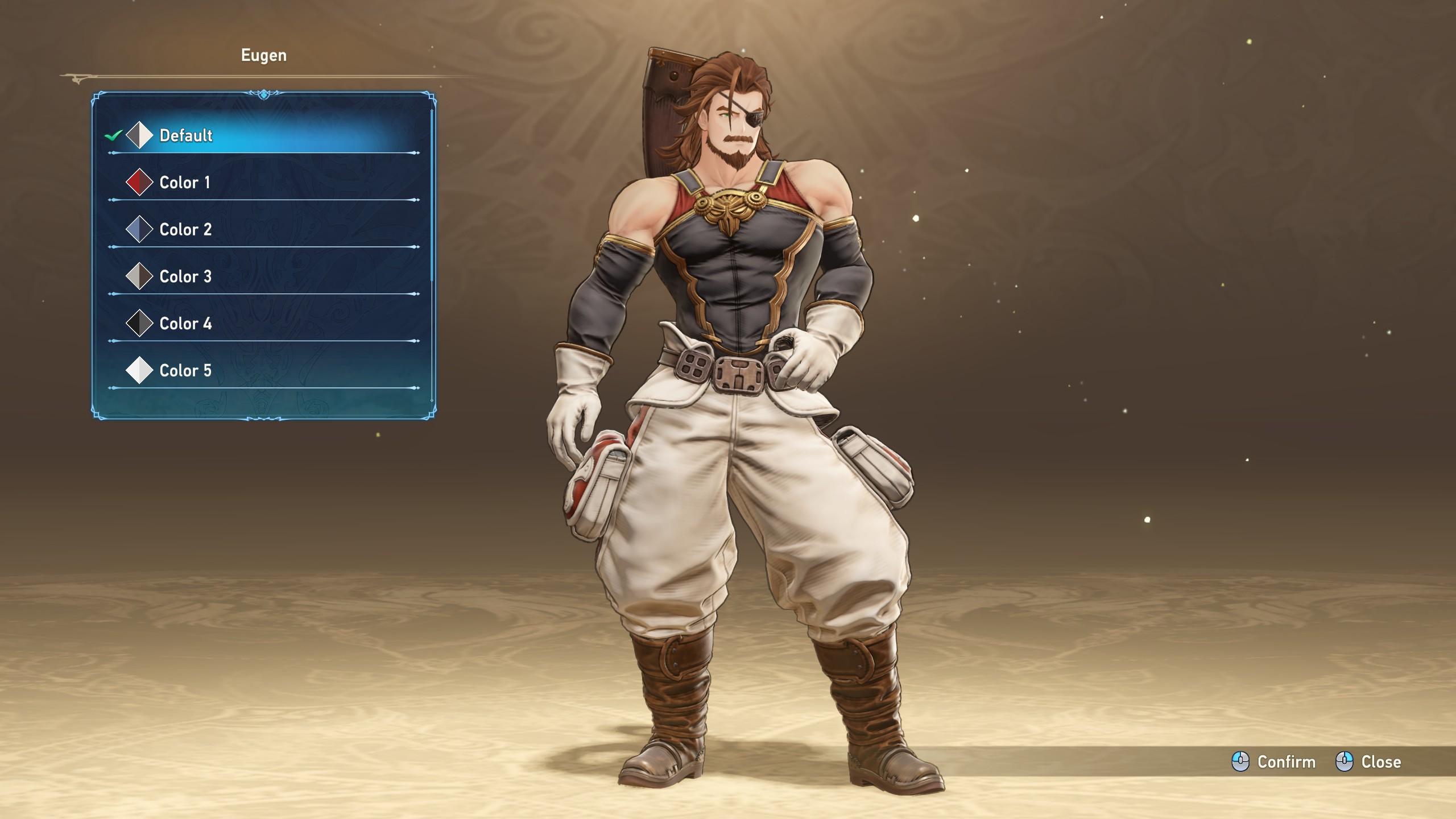Close the color menu
The image size is (1456, 819).
1368,762
